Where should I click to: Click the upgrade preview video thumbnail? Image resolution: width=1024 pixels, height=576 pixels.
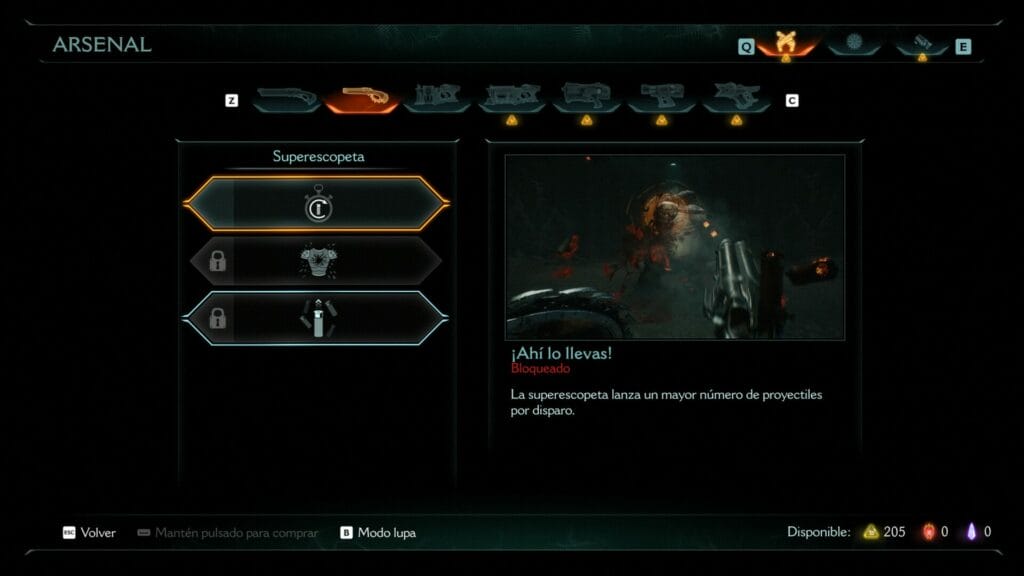click(674, 247)
